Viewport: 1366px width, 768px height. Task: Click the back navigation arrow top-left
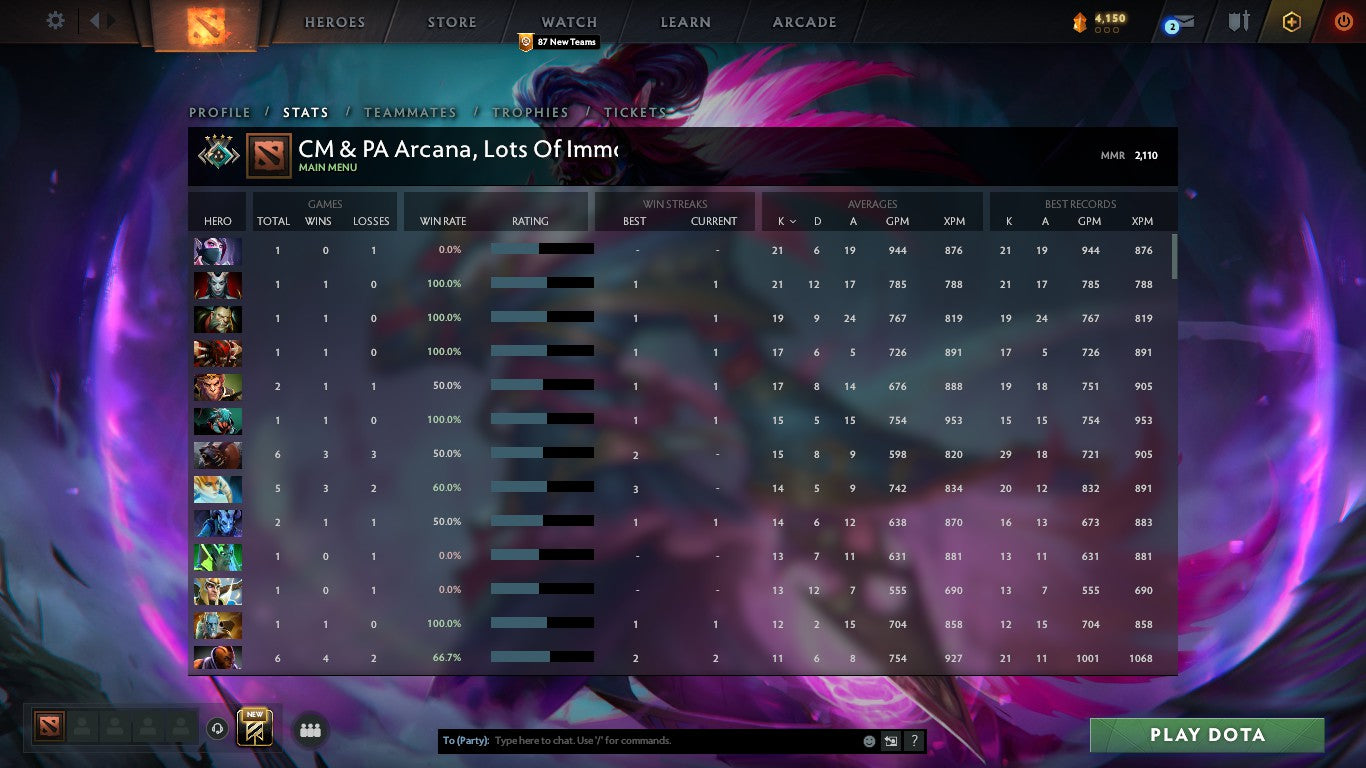pyautogui.click(x=95, y=19)
